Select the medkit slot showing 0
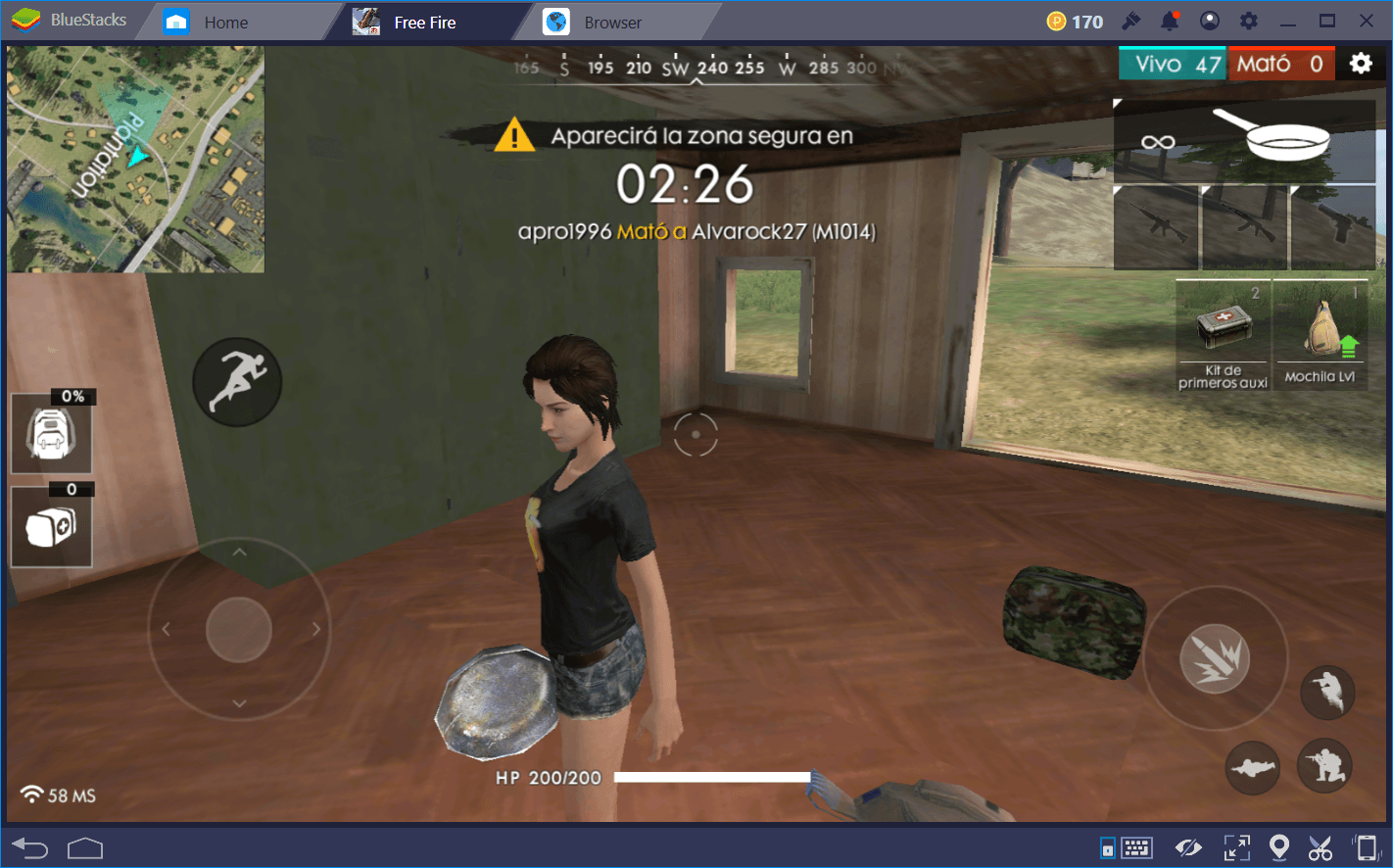Viewport: 1393px width, 868px height. [51, 526]
